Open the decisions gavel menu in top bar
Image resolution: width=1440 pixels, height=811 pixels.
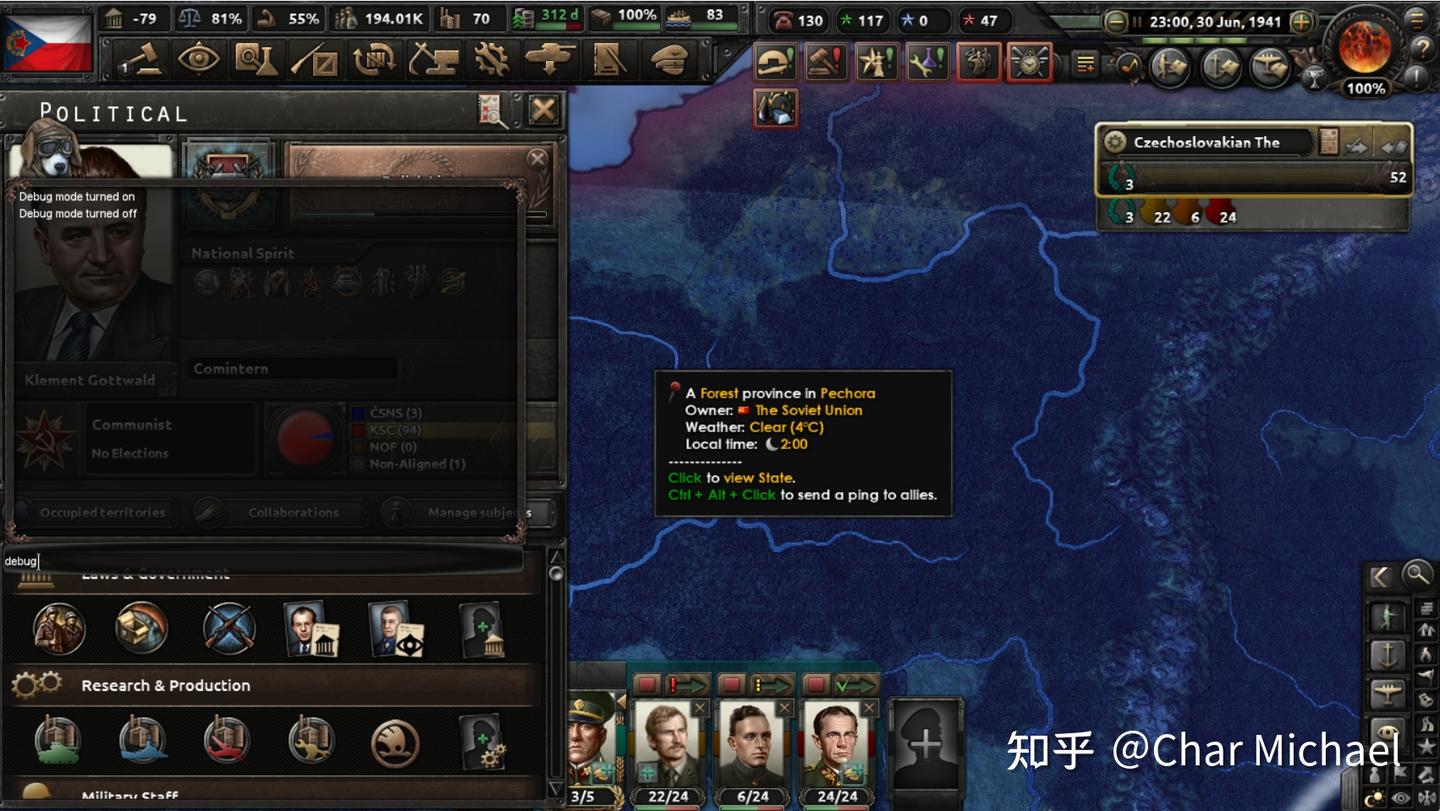pos(143,61)
